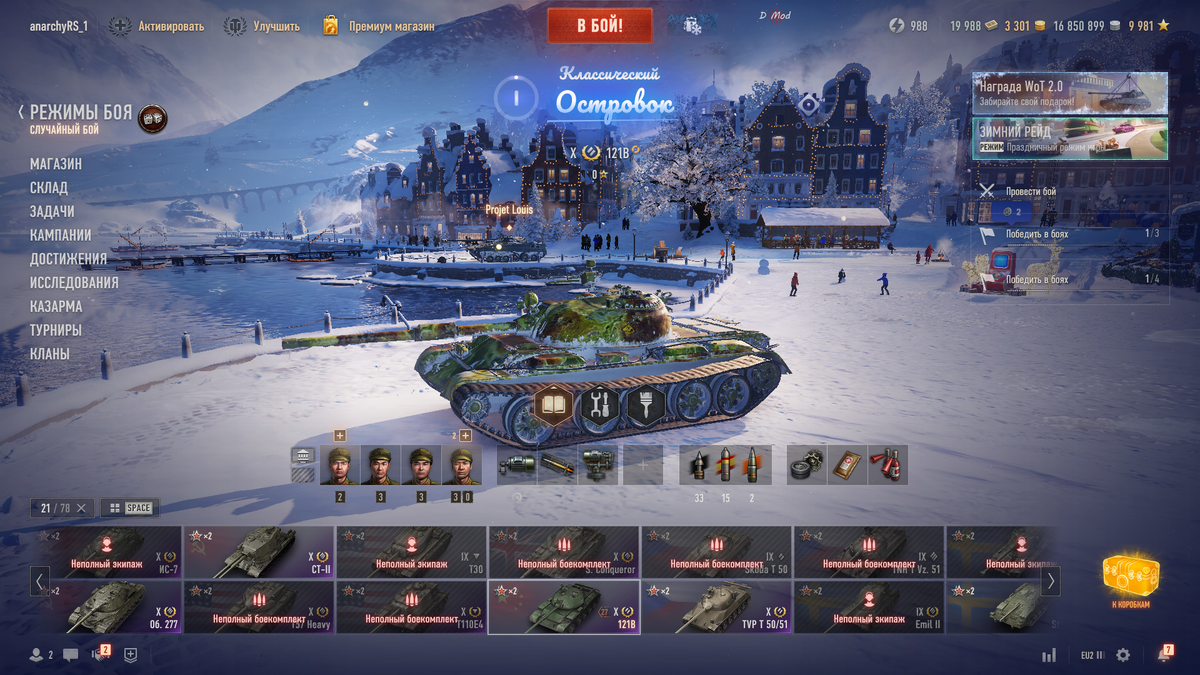Open the wrench-and-tools equipment icon
The width and height of the screenshot is (1200, 675).
(600, 406)
